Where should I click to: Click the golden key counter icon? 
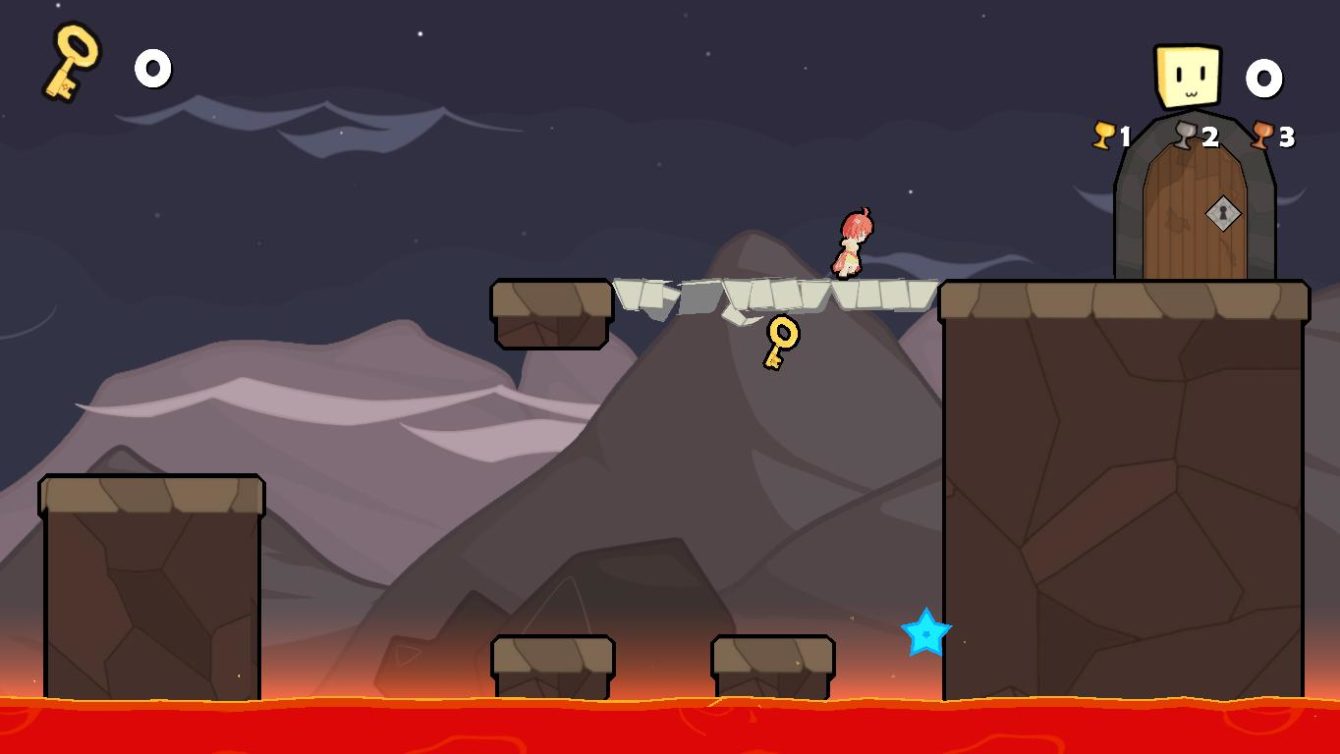tap(72, 62)
